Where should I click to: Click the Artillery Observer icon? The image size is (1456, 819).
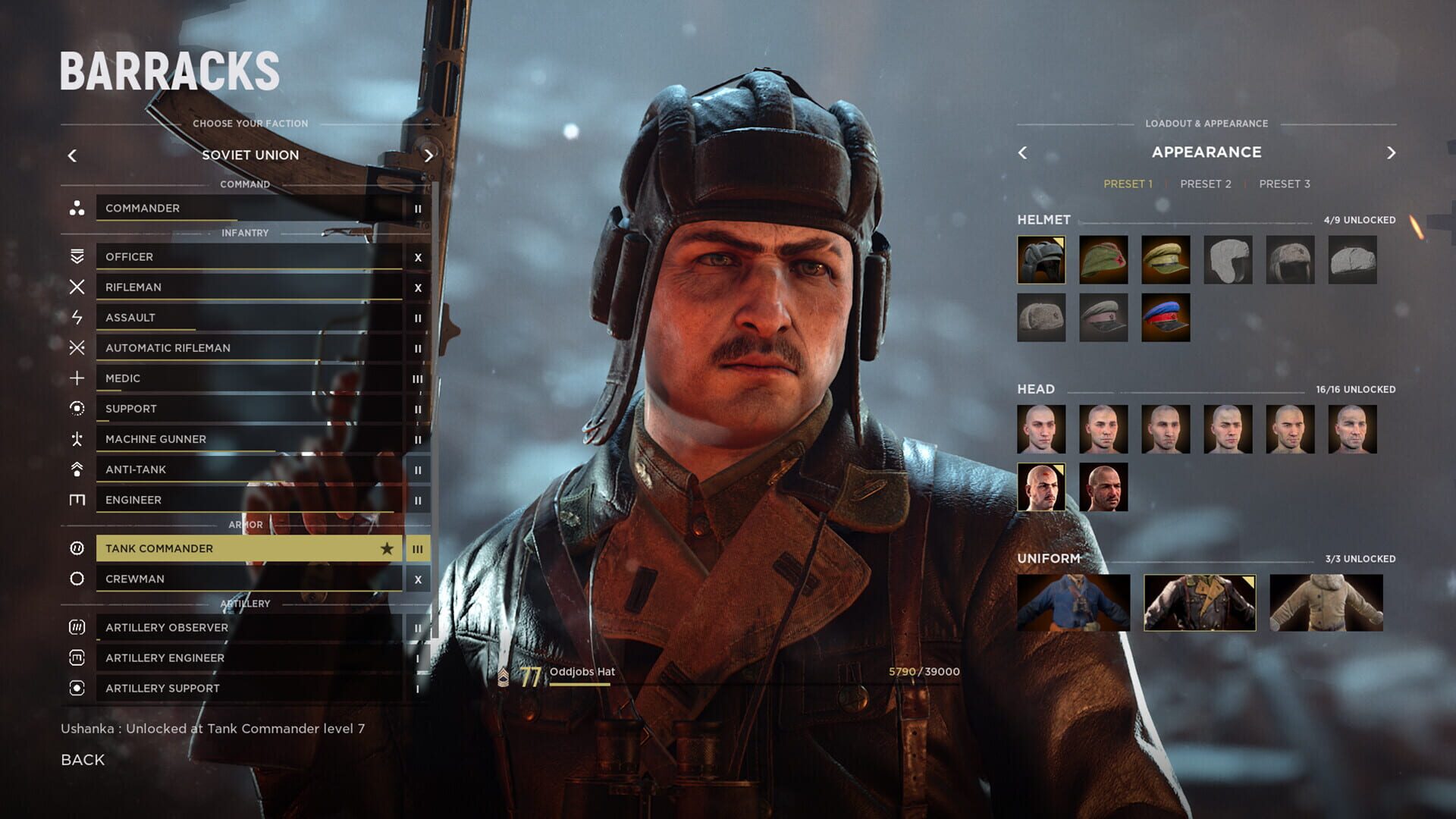pos(76,627)
